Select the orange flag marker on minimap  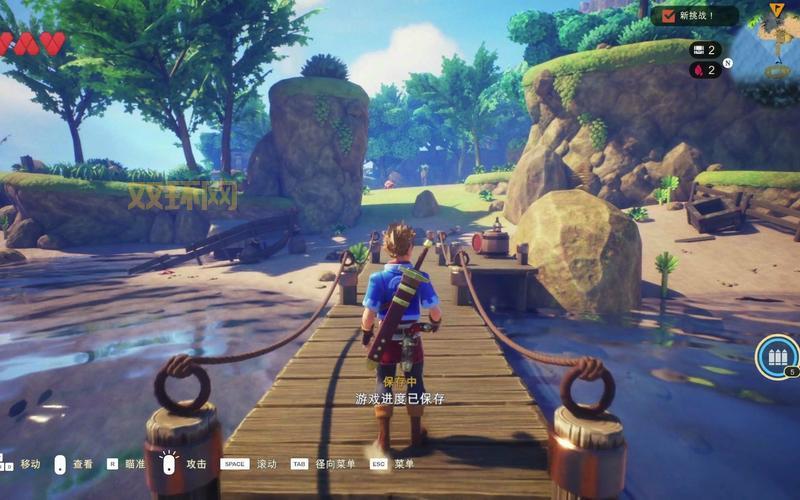point(777,9)
